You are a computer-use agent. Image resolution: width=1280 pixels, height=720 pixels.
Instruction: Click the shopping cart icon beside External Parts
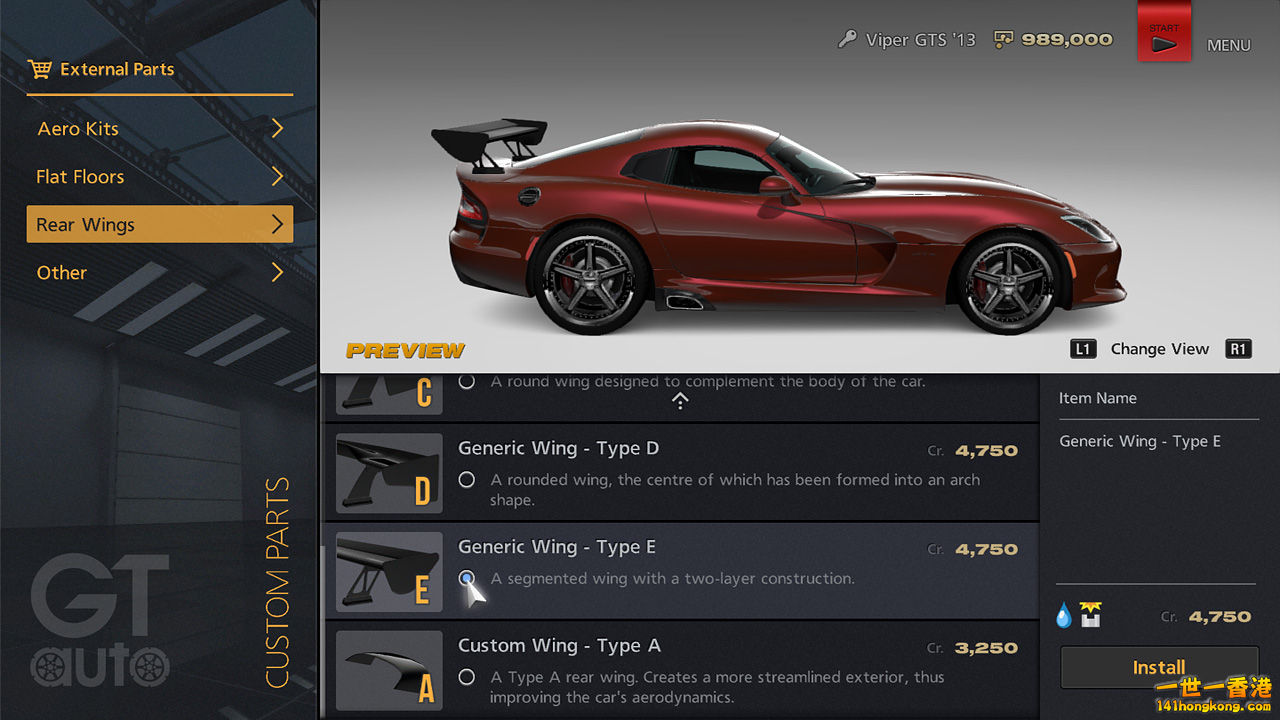coord(41,69)
